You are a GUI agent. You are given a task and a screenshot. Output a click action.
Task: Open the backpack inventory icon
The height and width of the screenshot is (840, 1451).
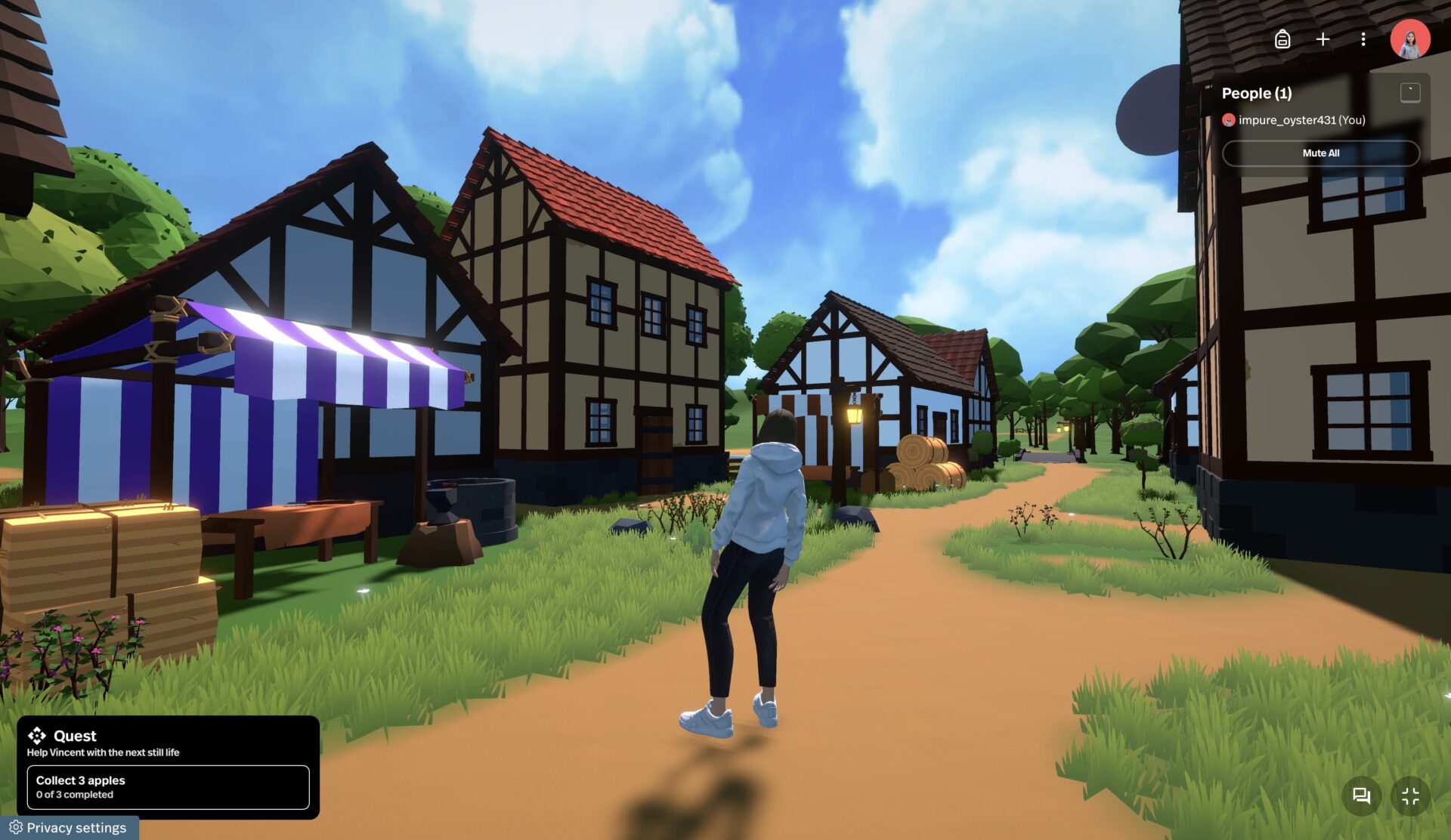[x=1282, y=39]
